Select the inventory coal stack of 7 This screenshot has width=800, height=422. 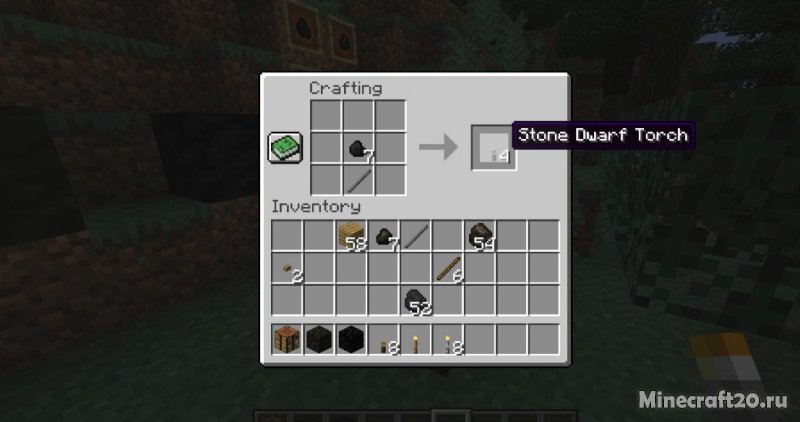pyautogui.click(x=383, y=236)
